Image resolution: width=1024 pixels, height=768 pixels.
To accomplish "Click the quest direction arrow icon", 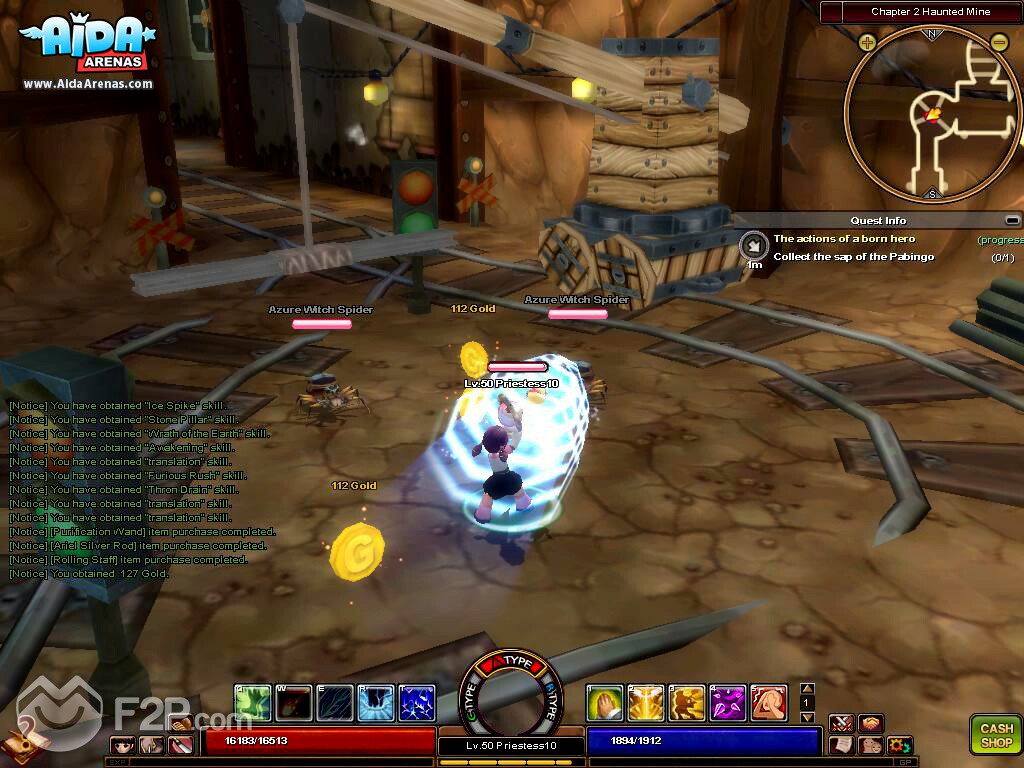I will tap(752, 245).
